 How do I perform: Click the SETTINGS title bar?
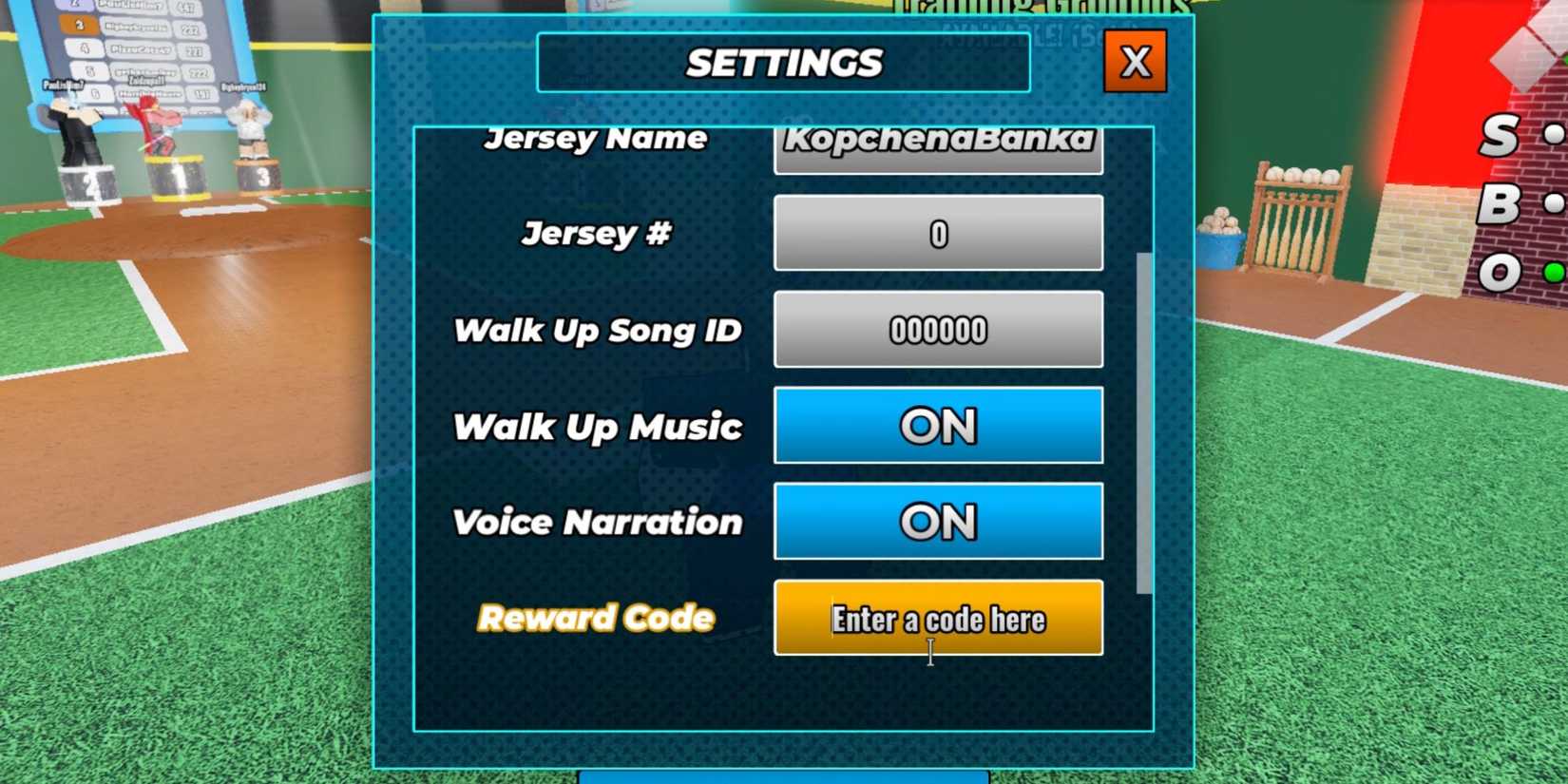click(x=783, y=63)
